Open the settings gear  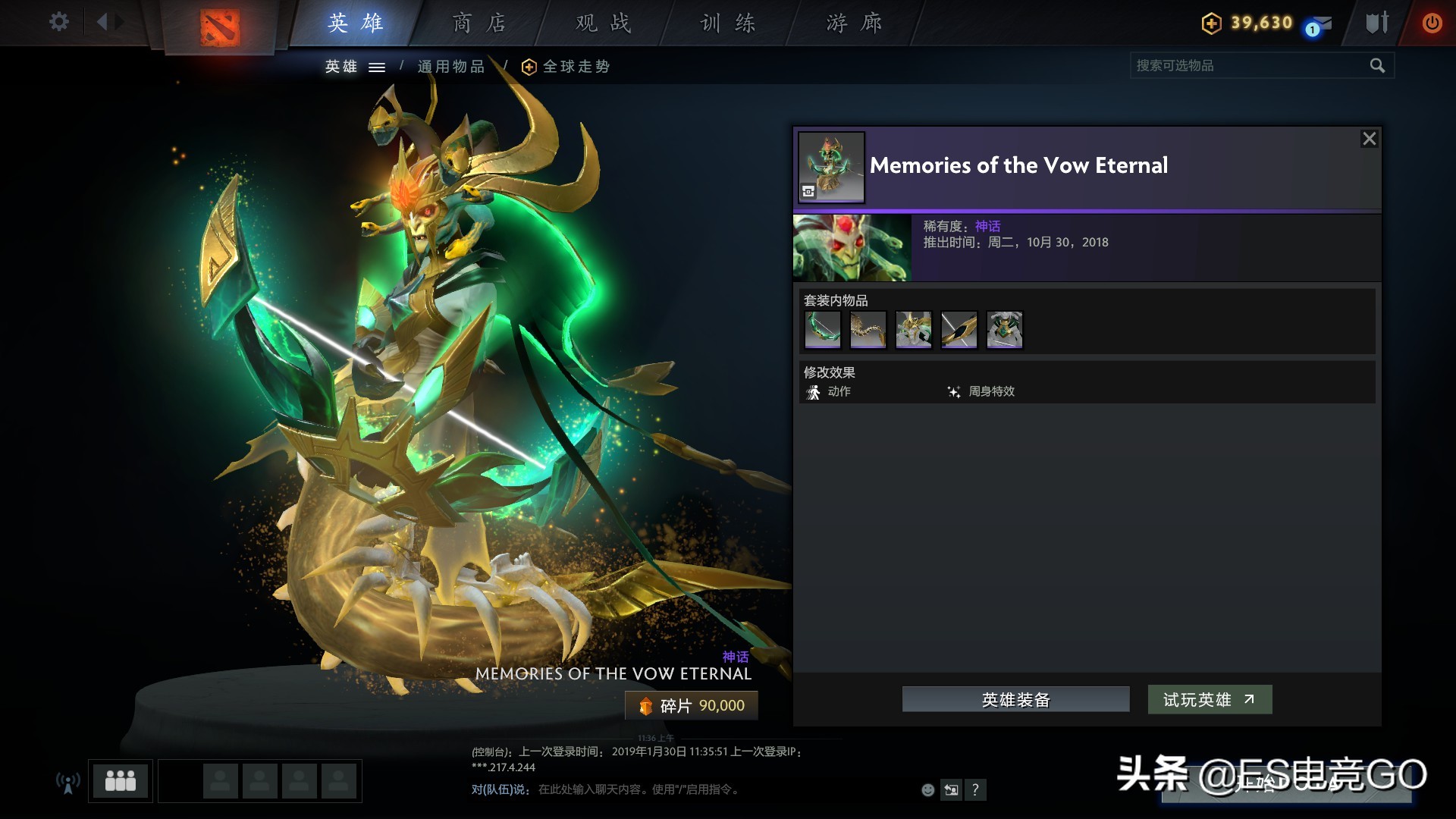(x=58, y=22)
